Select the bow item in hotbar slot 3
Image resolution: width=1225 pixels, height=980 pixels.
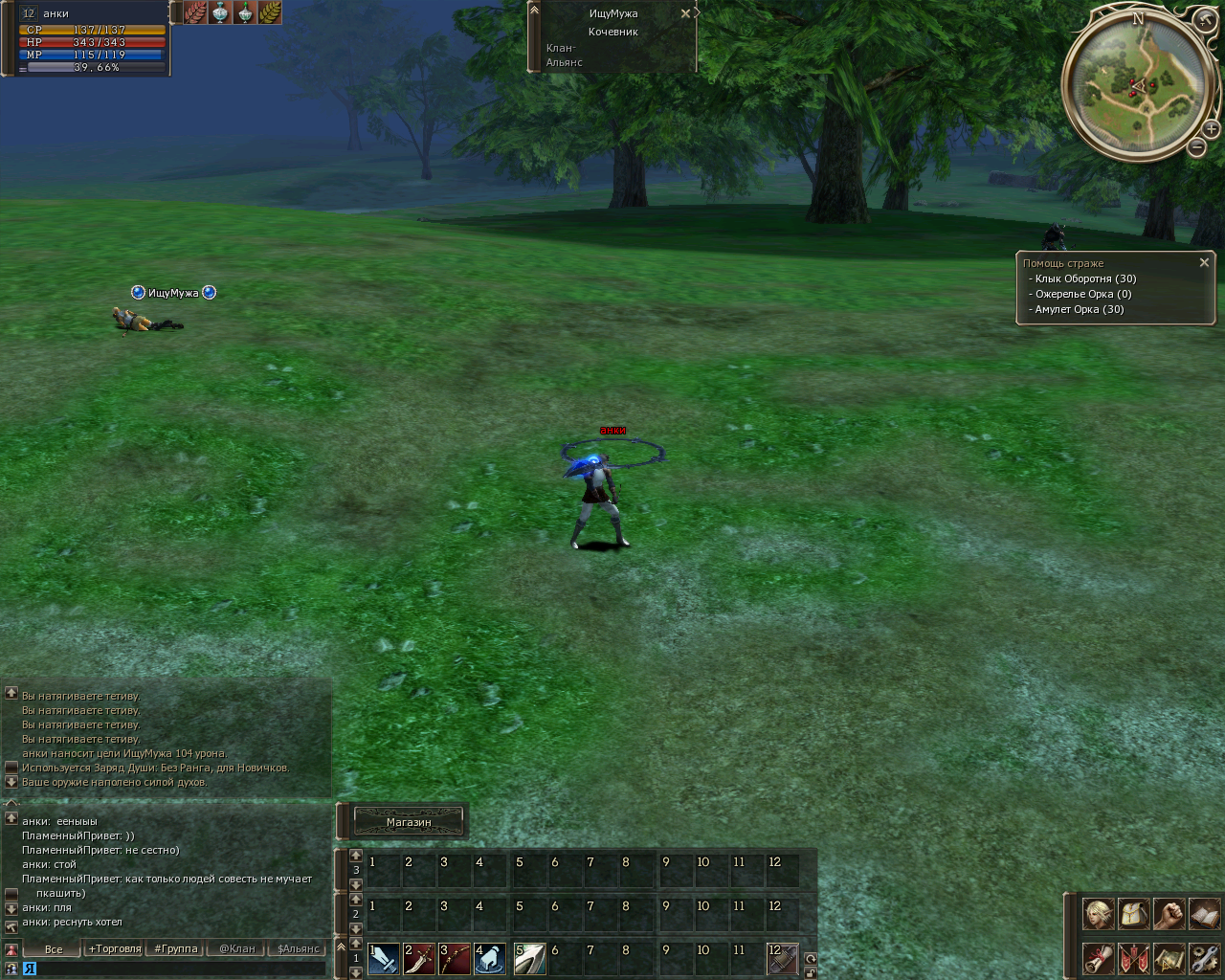pyautogui.click(x=455, y=958)
